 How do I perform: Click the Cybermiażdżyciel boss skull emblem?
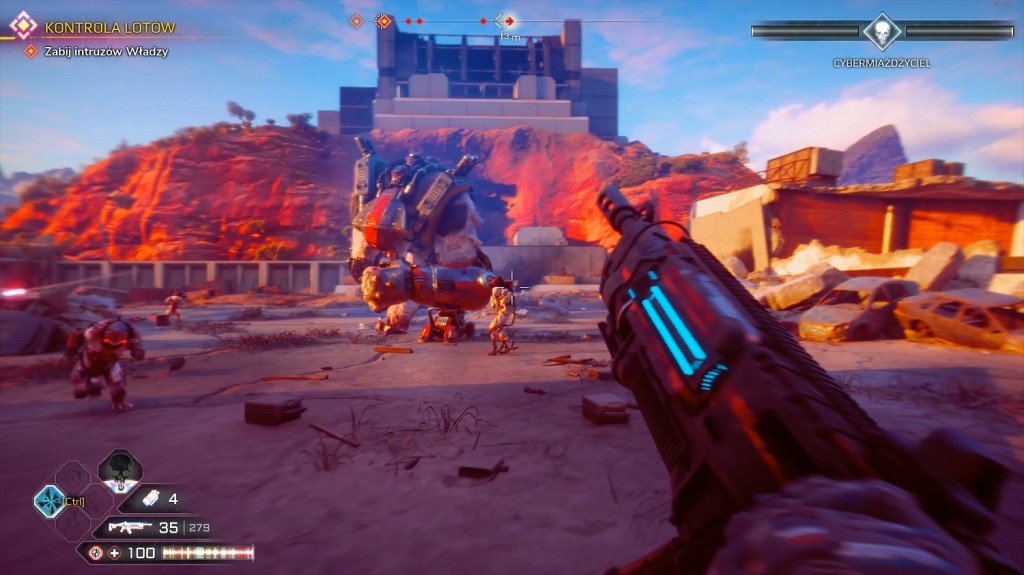[882, 32]
